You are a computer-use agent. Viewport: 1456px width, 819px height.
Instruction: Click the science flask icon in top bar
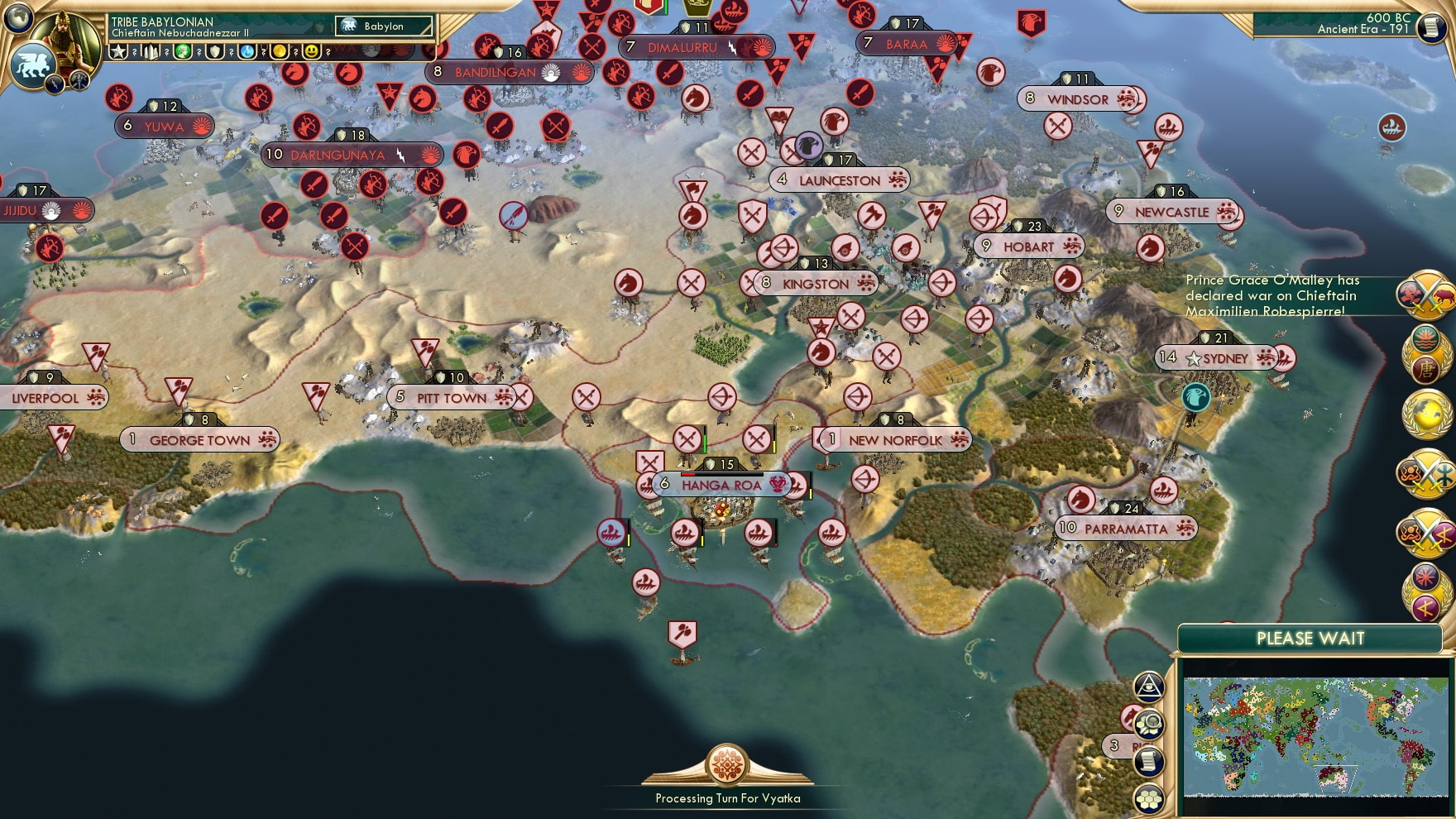click(x=246, y=51)
